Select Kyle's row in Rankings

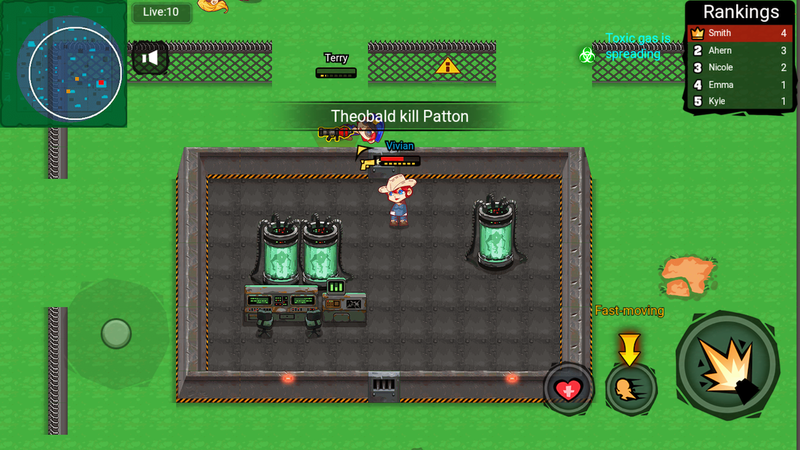740,101
